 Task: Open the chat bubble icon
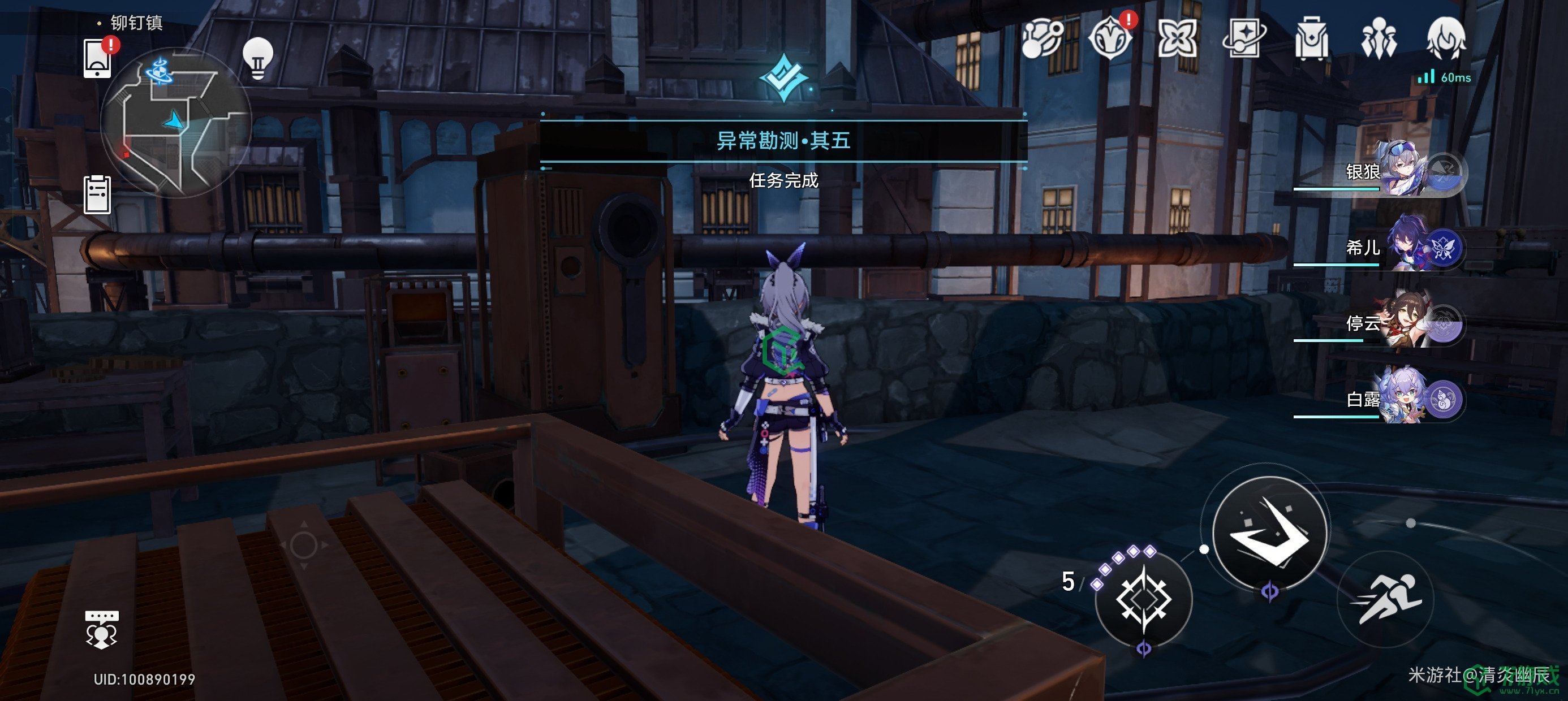point(102,629)
